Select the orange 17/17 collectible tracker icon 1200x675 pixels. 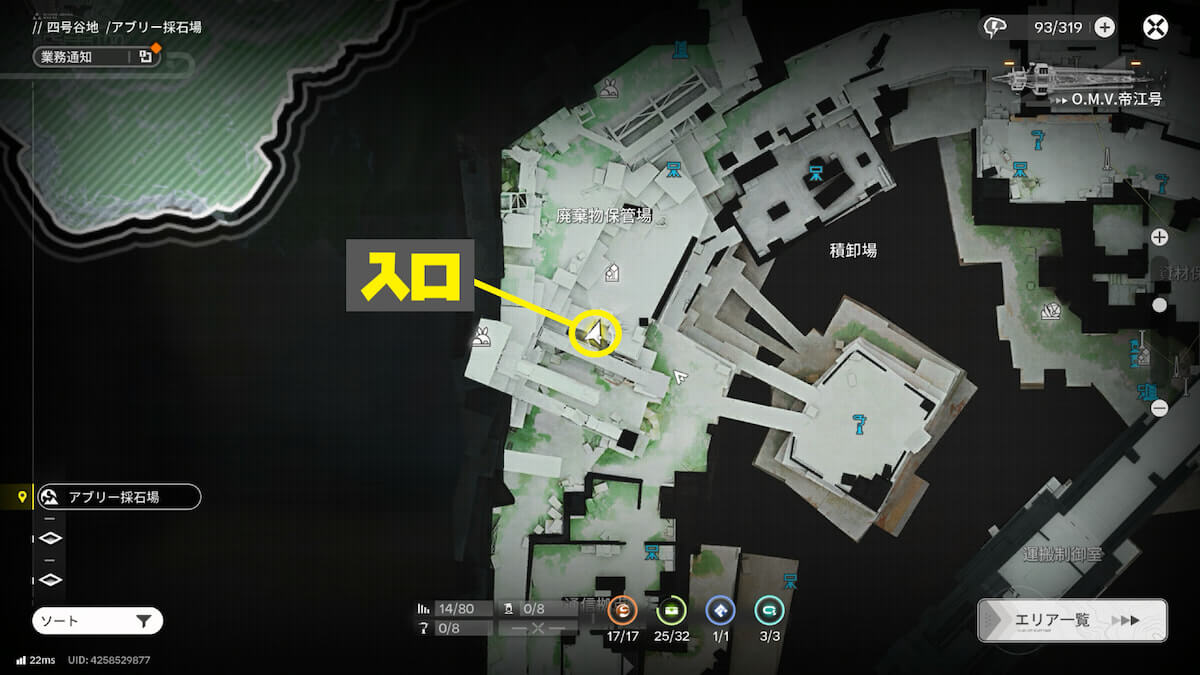621,610
